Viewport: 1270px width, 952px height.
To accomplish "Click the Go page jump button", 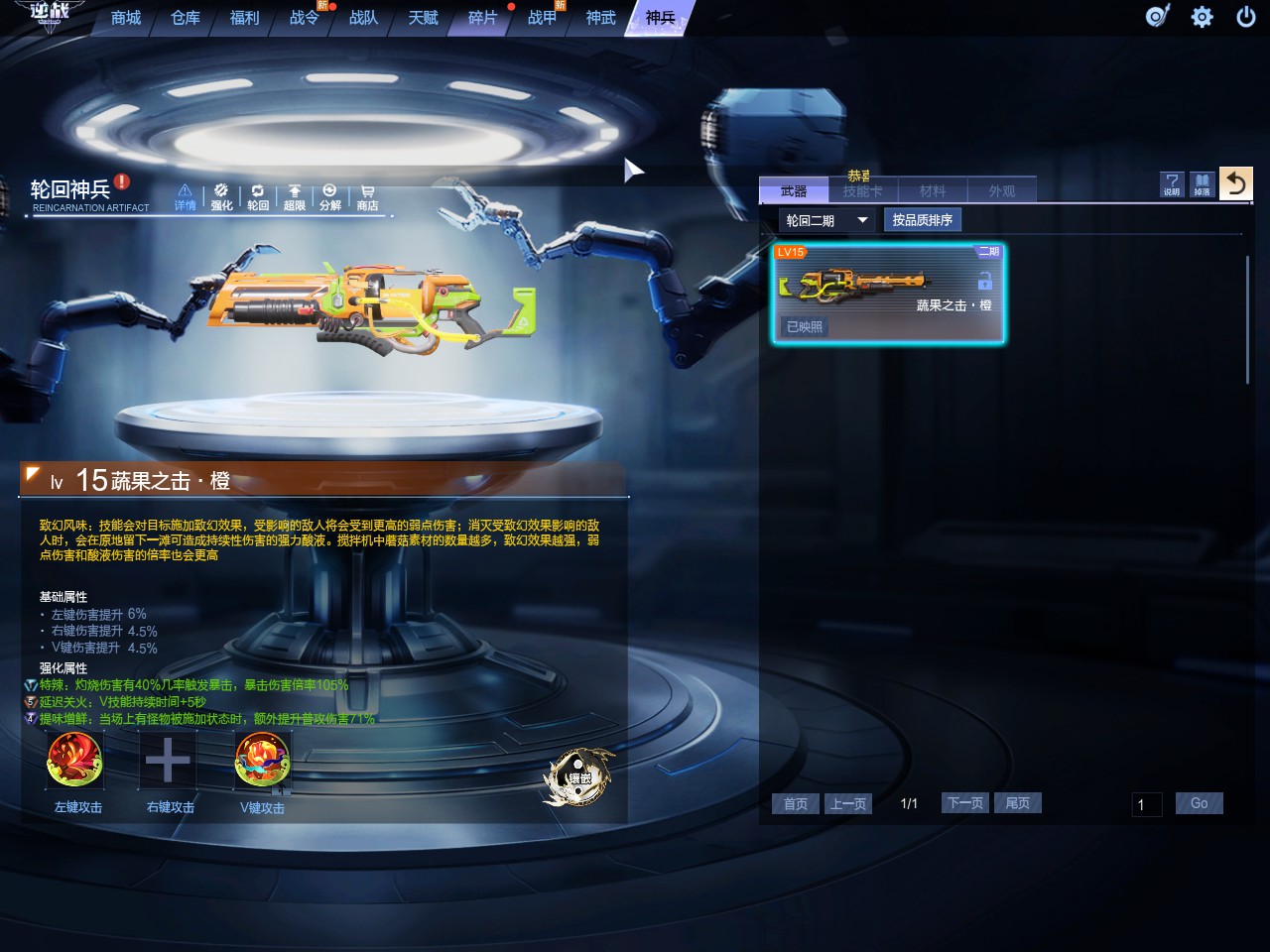I will (1199, 803).
